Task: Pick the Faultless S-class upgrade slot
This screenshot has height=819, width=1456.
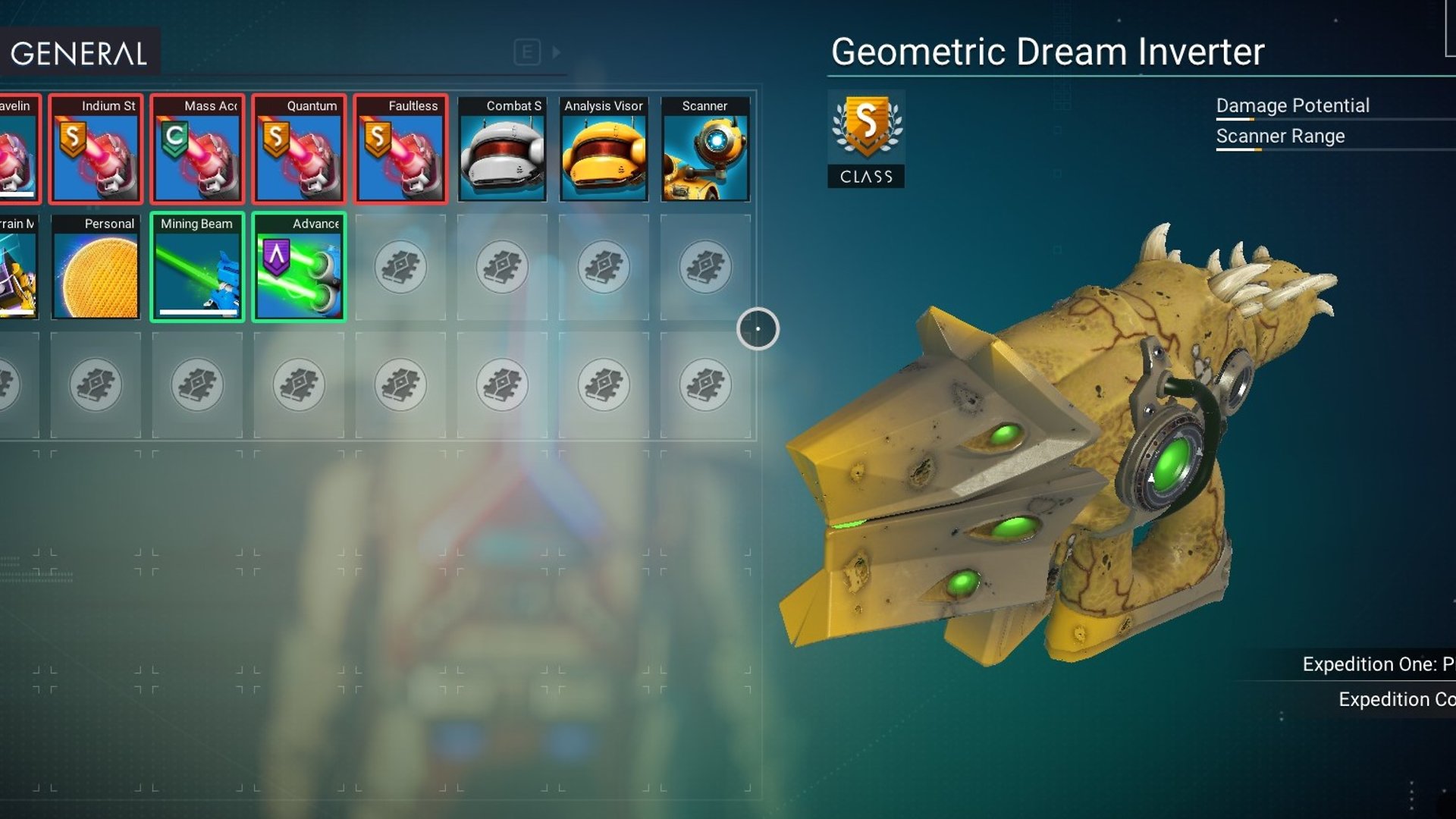Action: (x=400, y=150)
